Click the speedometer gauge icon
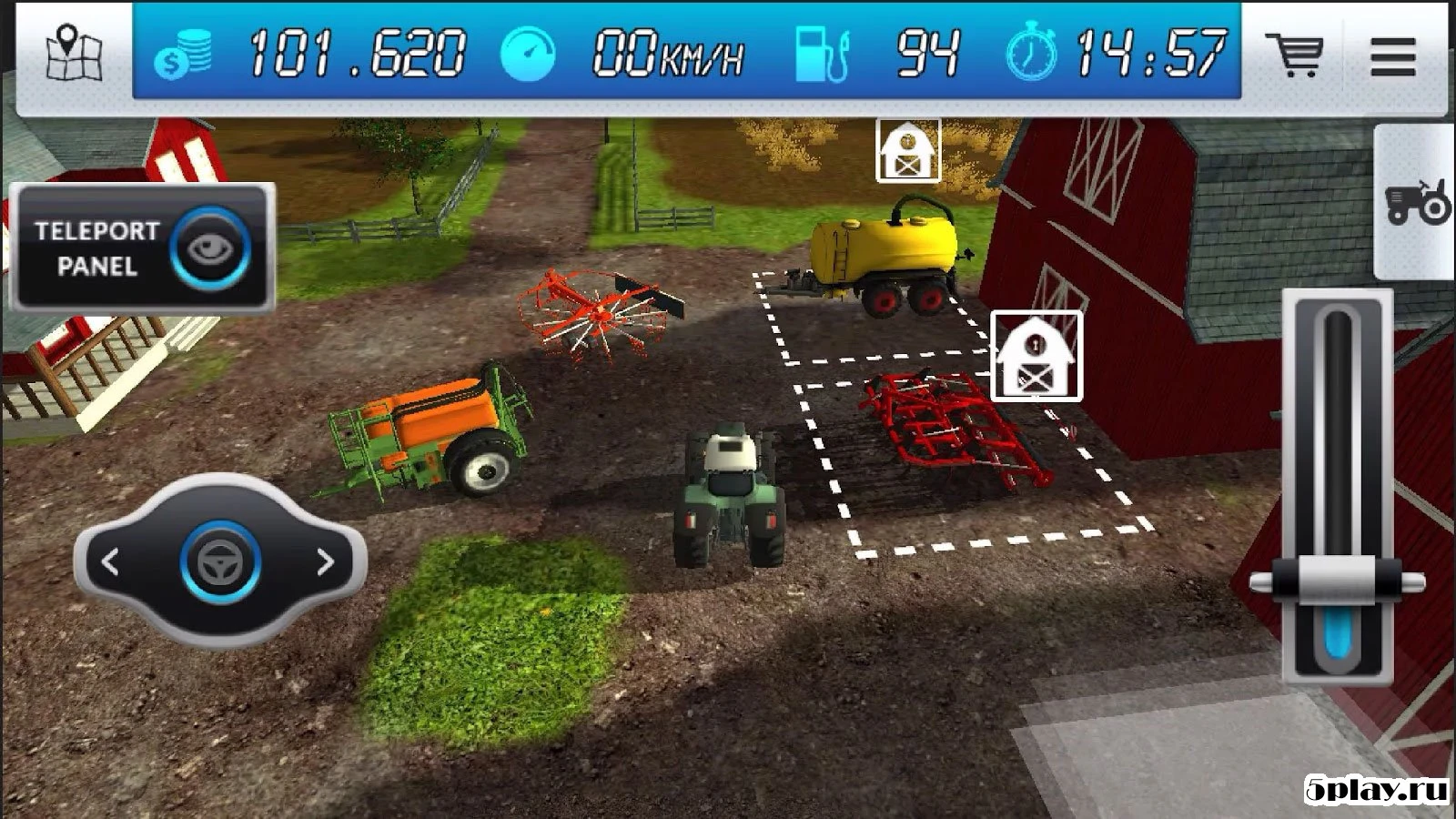The width and height of the screenshot is (1456, 819). [x=530, y=53]
